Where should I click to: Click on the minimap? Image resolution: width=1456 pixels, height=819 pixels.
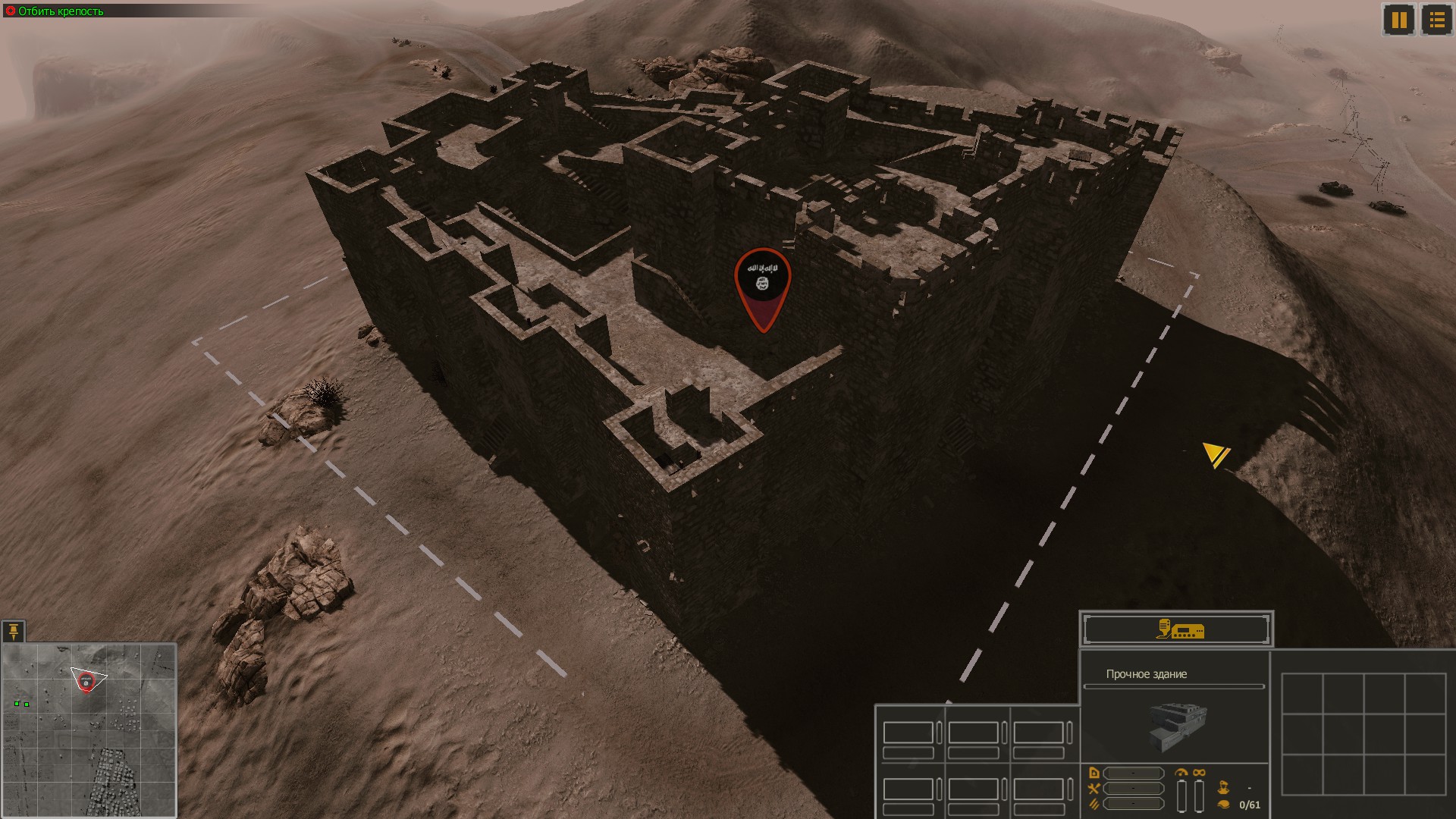tap(89, 730)
